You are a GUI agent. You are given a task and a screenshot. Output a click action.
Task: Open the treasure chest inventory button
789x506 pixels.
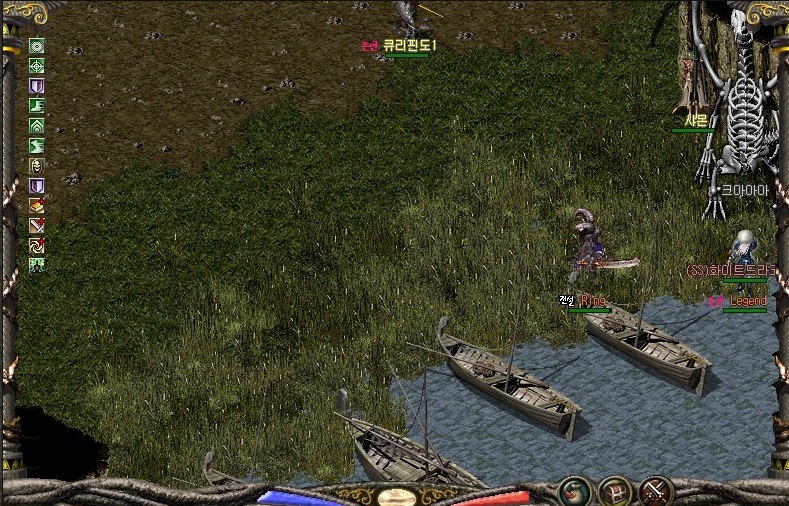point(614,490)
